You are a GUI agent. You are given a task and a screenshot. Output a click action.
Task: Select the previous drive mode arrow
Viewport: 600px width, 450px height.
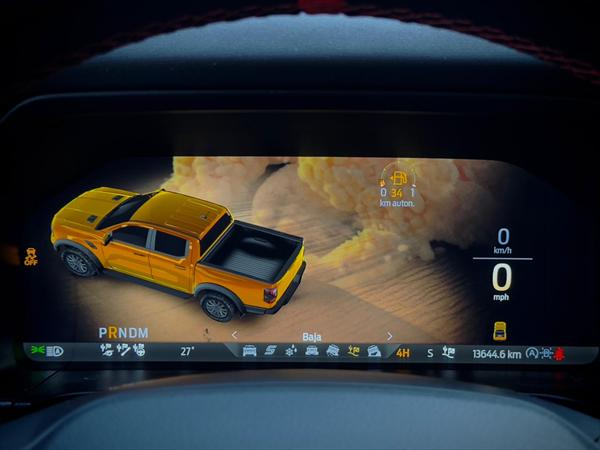click(235, 336)
